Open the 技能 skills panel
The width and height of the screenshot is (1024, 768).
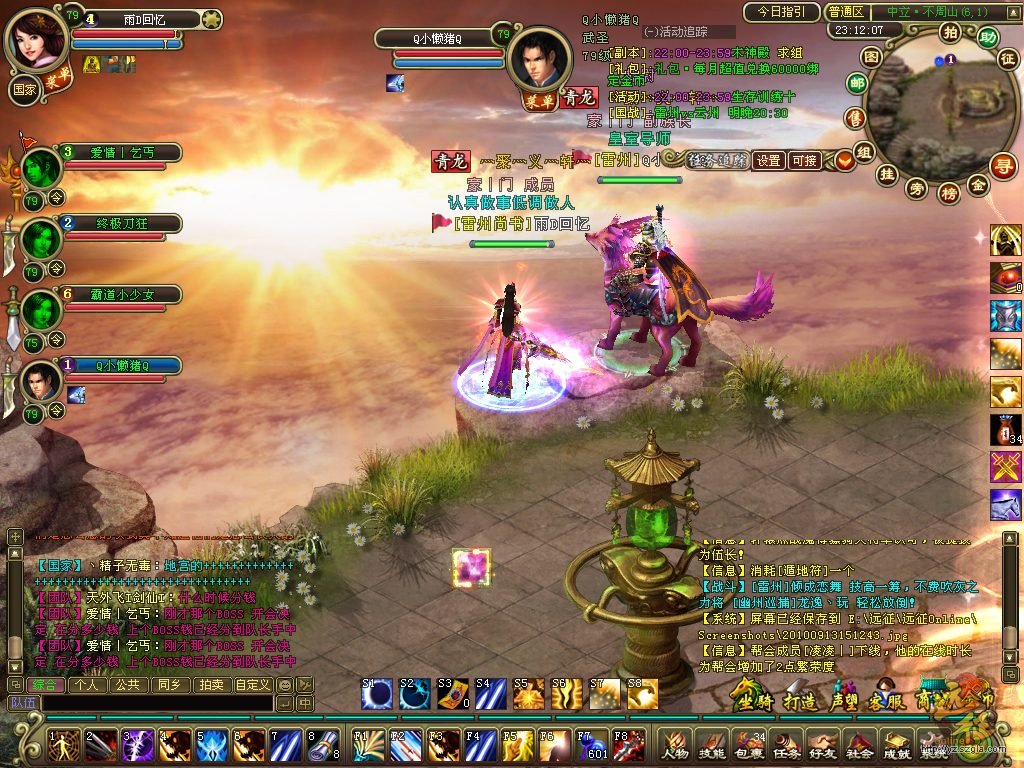click(x=711, y=744)
